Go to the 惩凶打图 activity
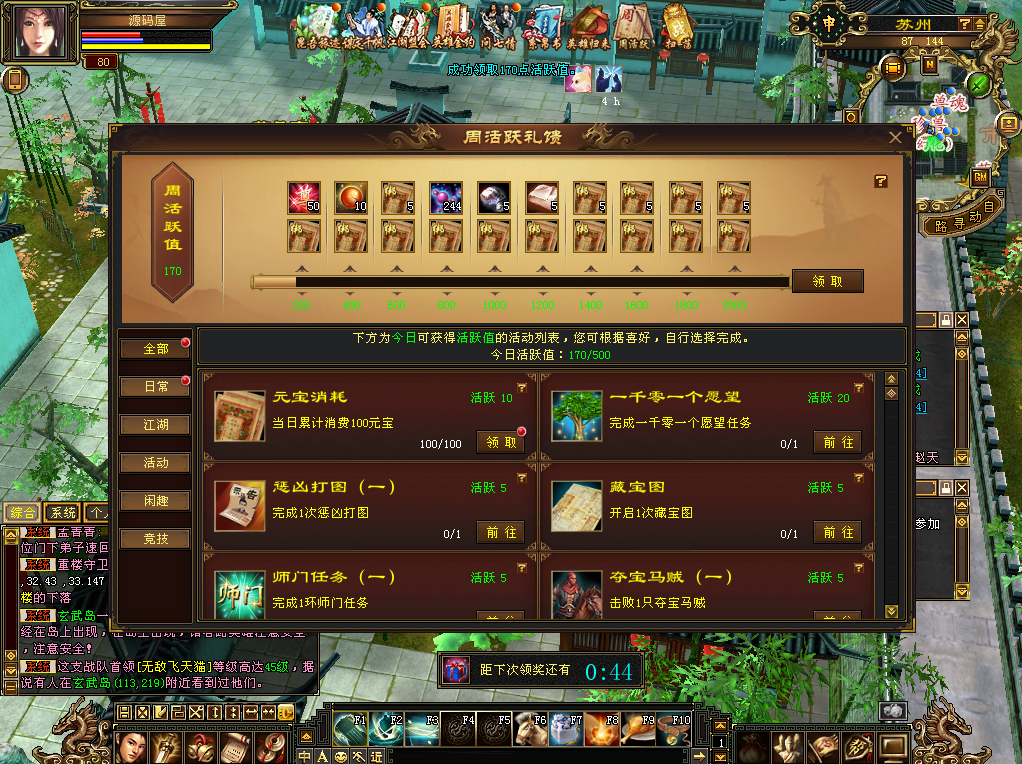The height and width of the screenshot is (764, 1022). pos(500,532)
